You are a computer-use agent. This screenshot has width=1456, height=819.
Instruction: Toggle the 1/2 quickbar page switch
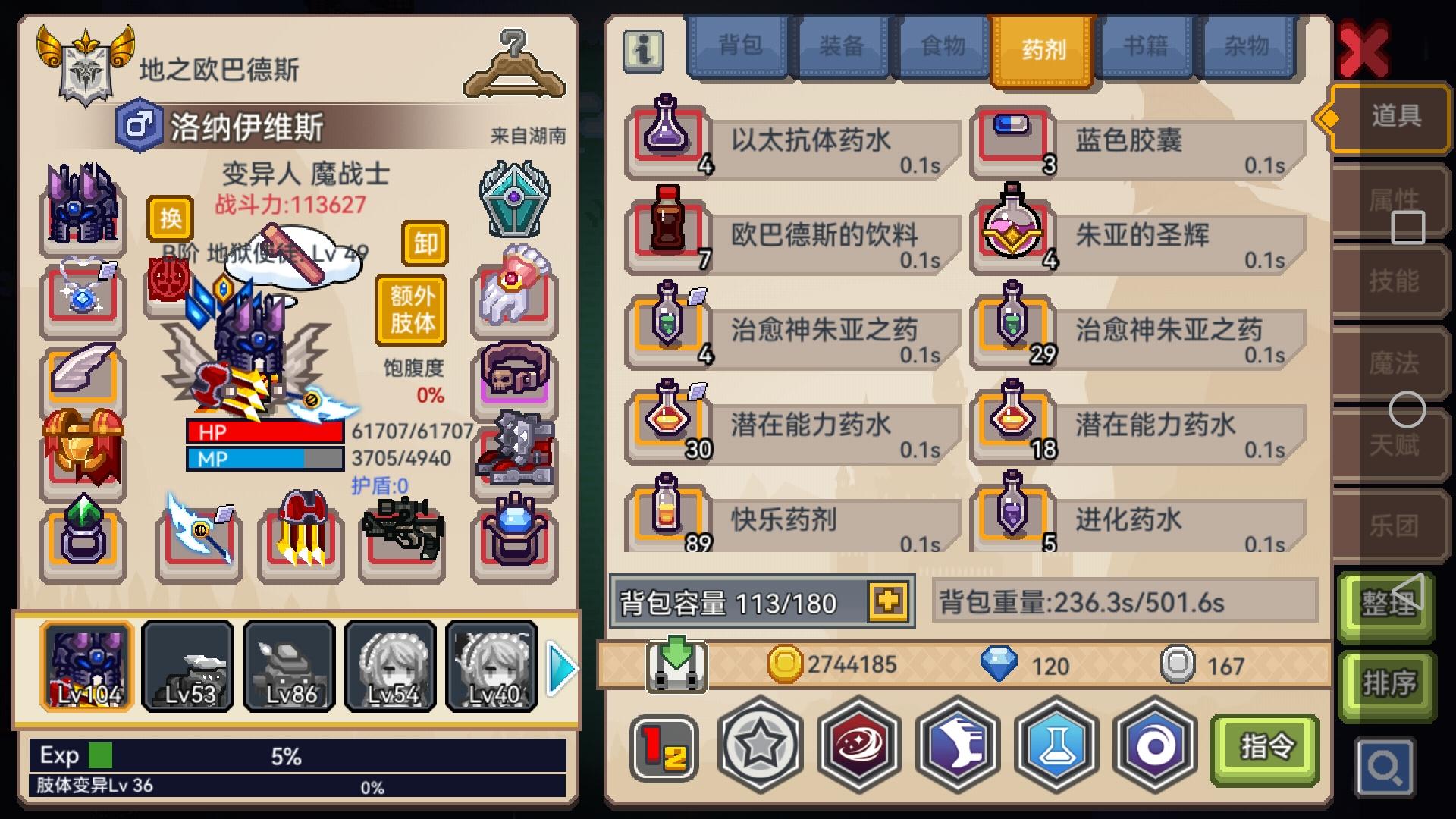663,747
